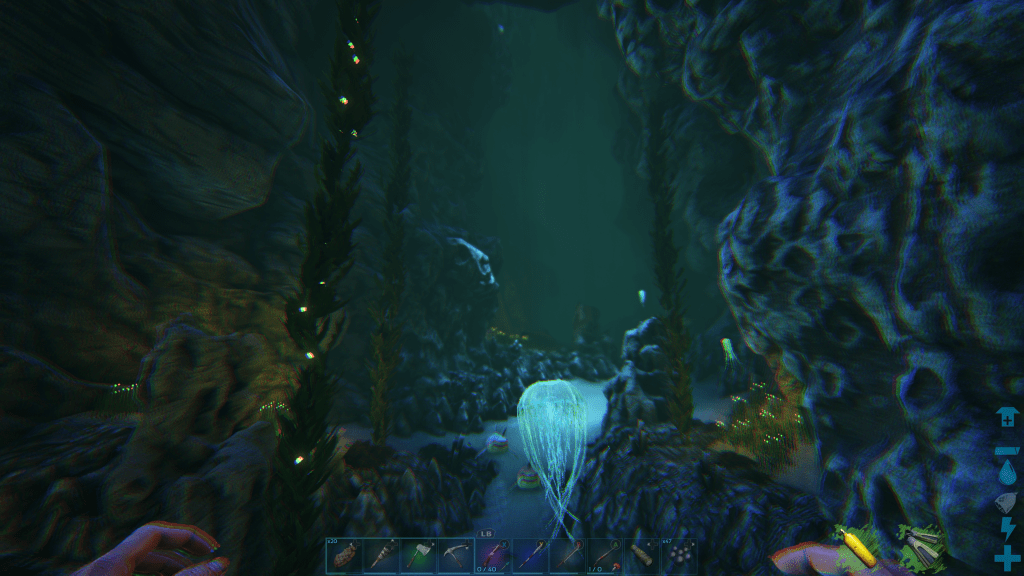Select the spear slot showing 1 / 0
Screen dimensions: 1024x576
(x=604, y=557)
